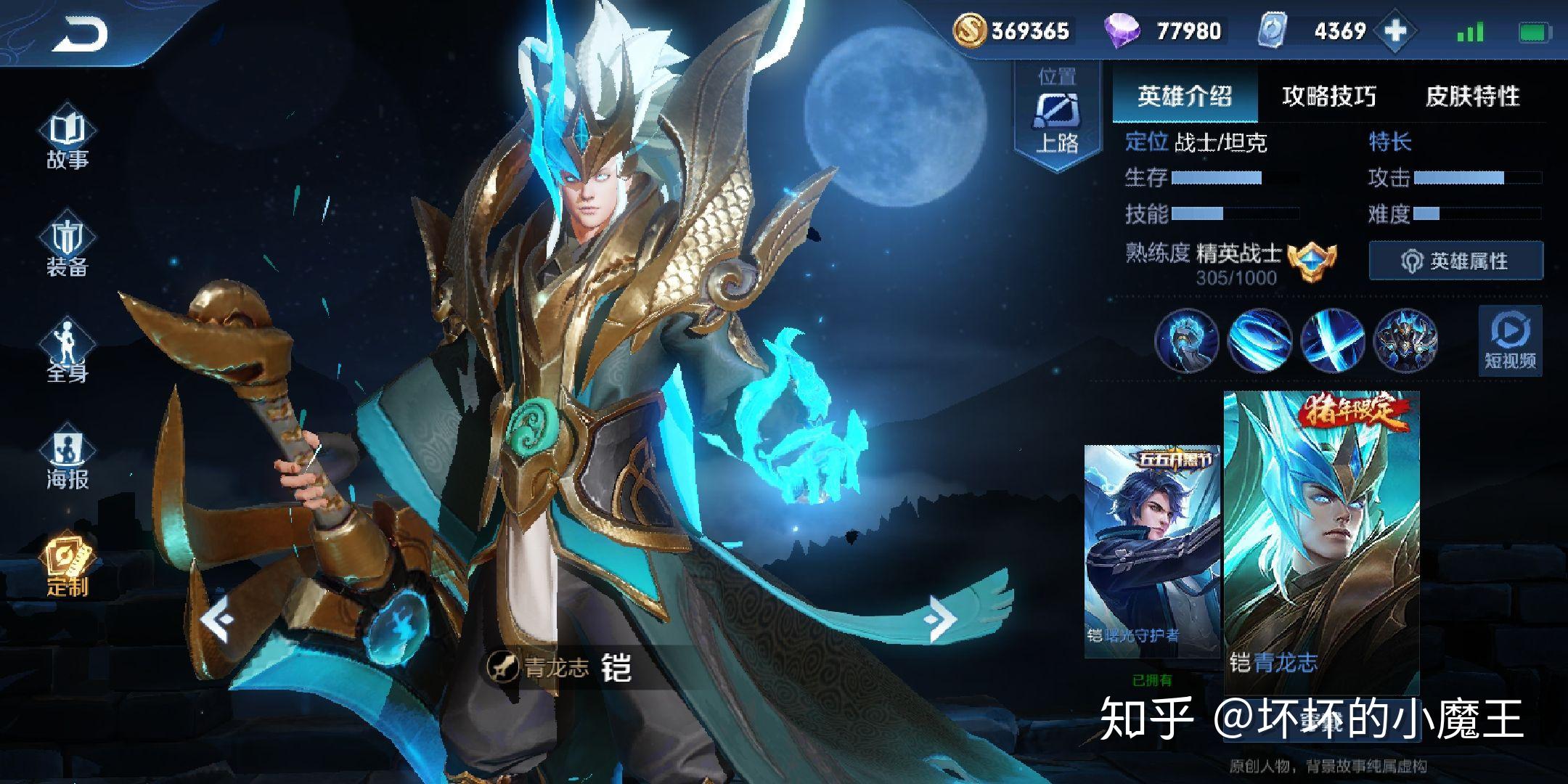Select the 上路 lane position badge
The width and height of the screenshot is (1568, 784).
point(1056,116)
